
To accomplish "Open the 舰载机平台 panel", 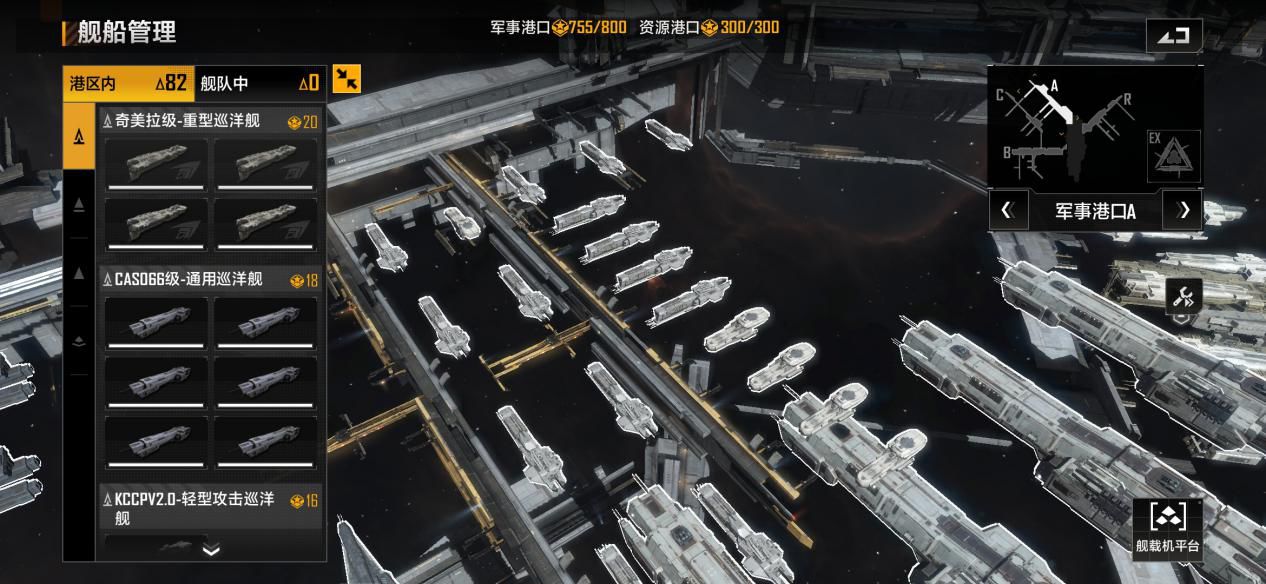I will (x=1167, y=527).
